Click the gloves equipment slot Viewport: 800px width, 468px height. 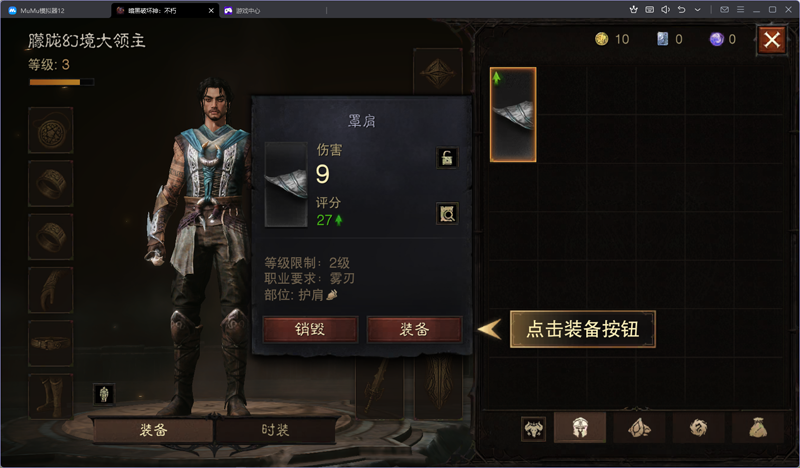pos(50,290)
